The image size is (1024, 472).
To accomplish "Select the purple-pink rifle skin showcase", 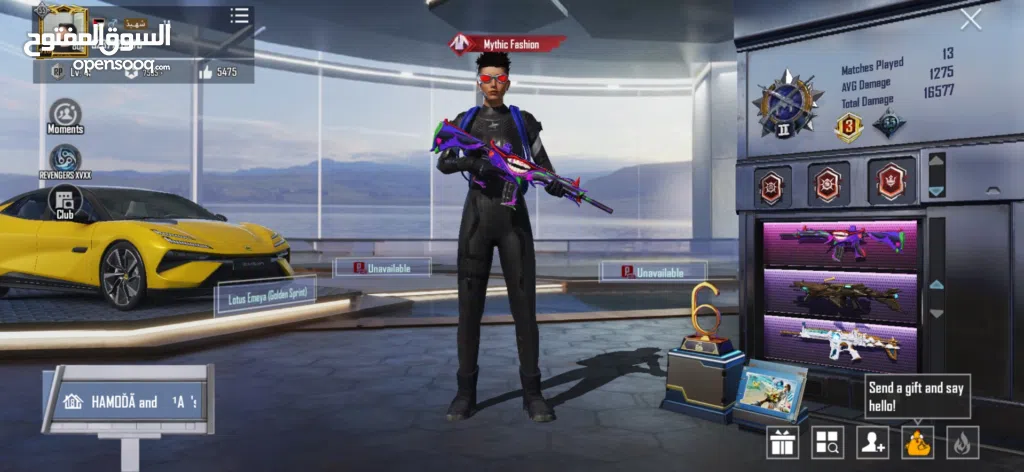I will [840, 243].
